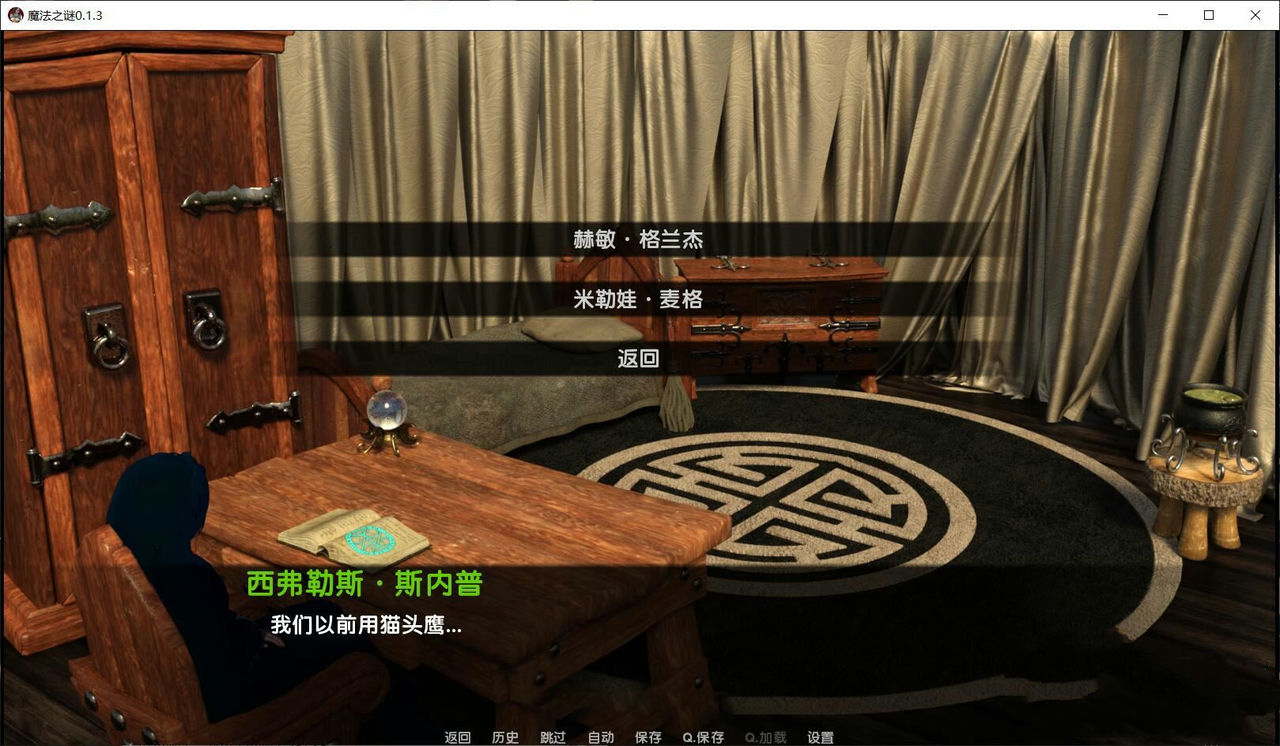
Task: Enable skip mode with 跳过
Action: click(x=552, y=737)
